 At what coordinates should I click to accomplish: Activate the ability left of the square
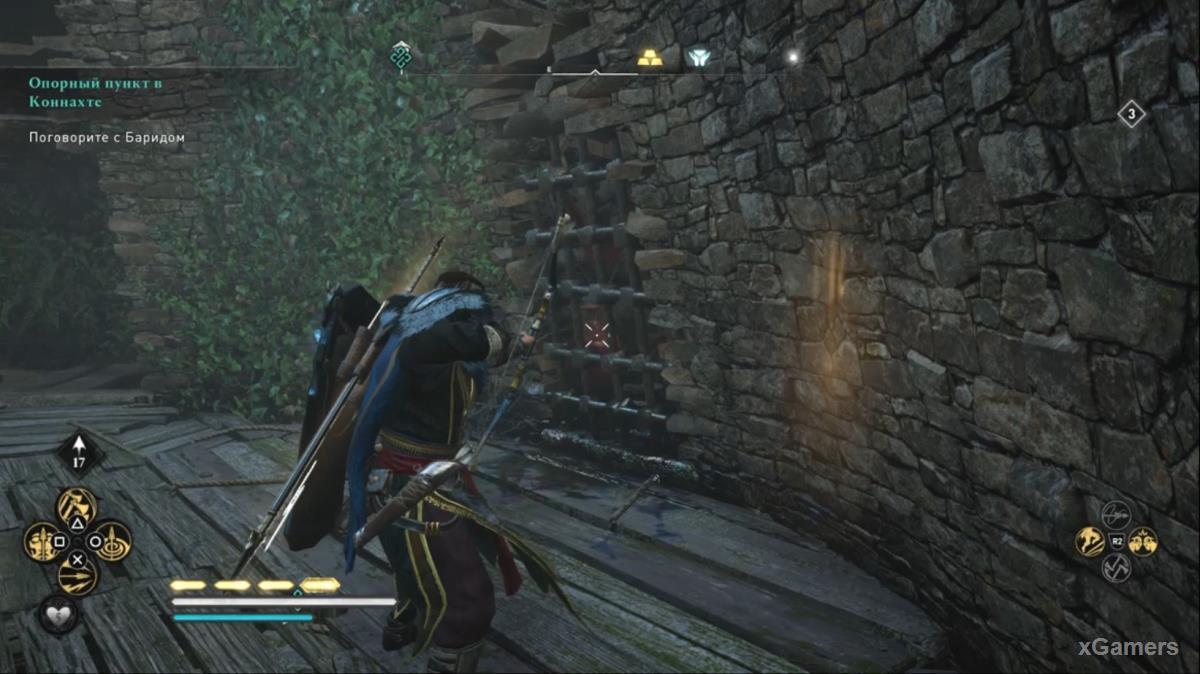click(41, 542)
